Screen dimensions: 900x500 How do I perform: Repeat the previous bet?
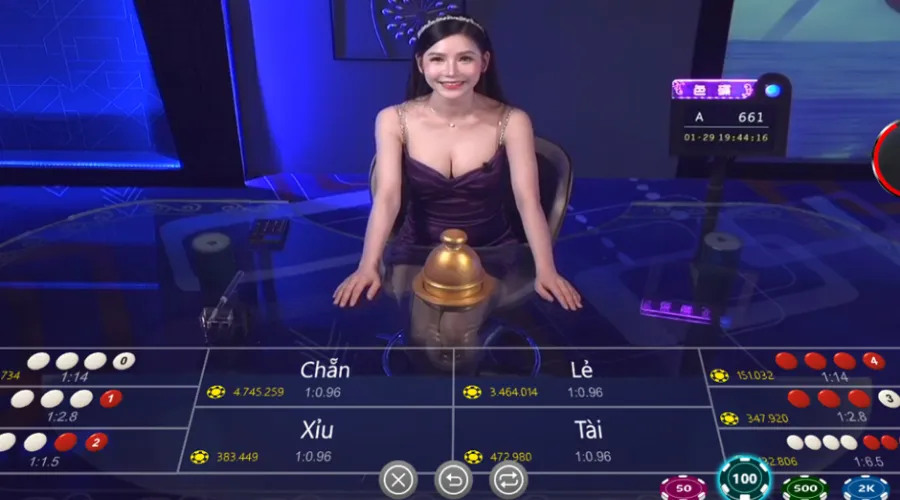click(x=507, y=480)
